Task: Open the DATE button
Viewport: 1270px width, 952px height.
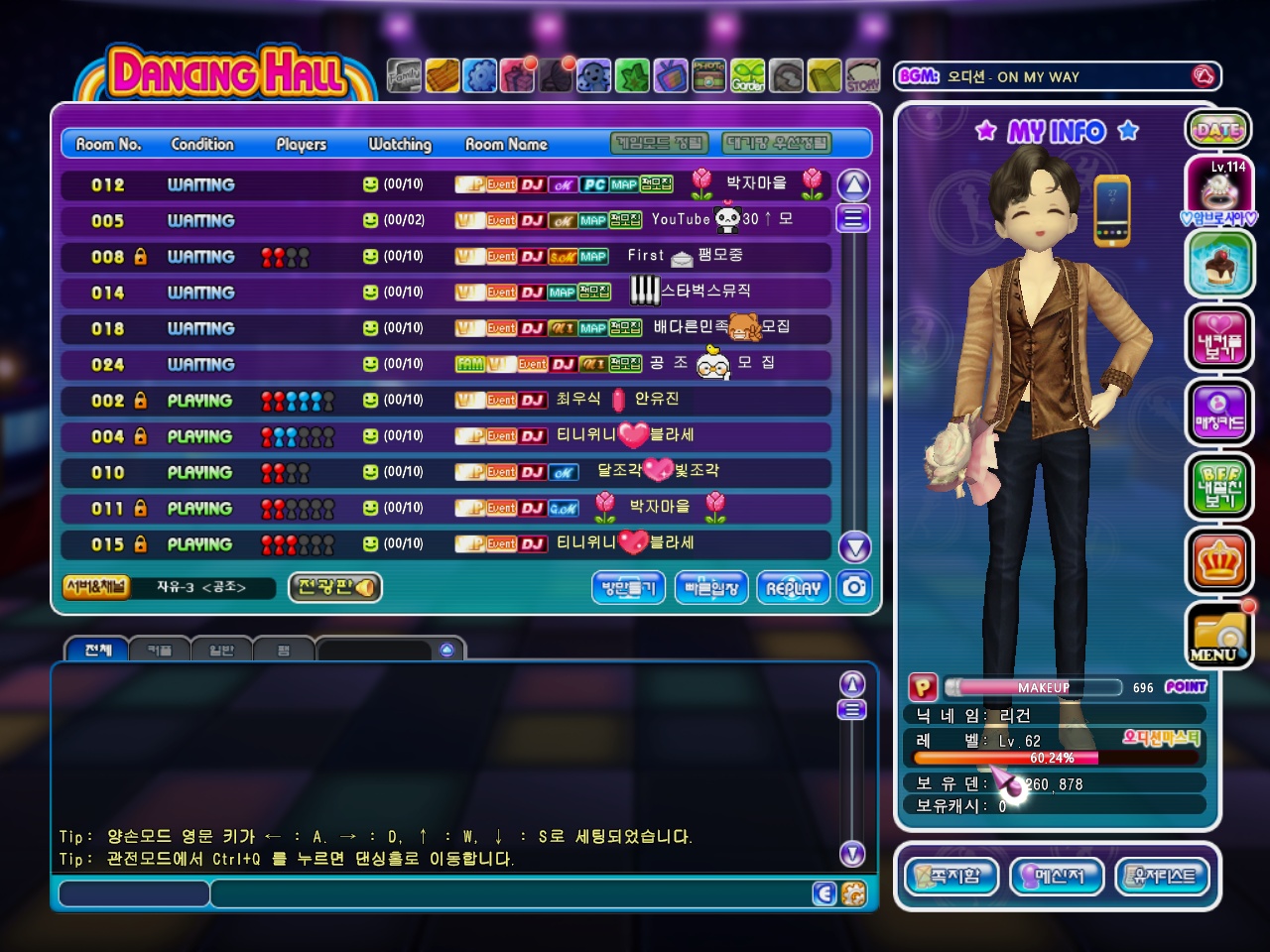Action: [x=1218, y=129]
